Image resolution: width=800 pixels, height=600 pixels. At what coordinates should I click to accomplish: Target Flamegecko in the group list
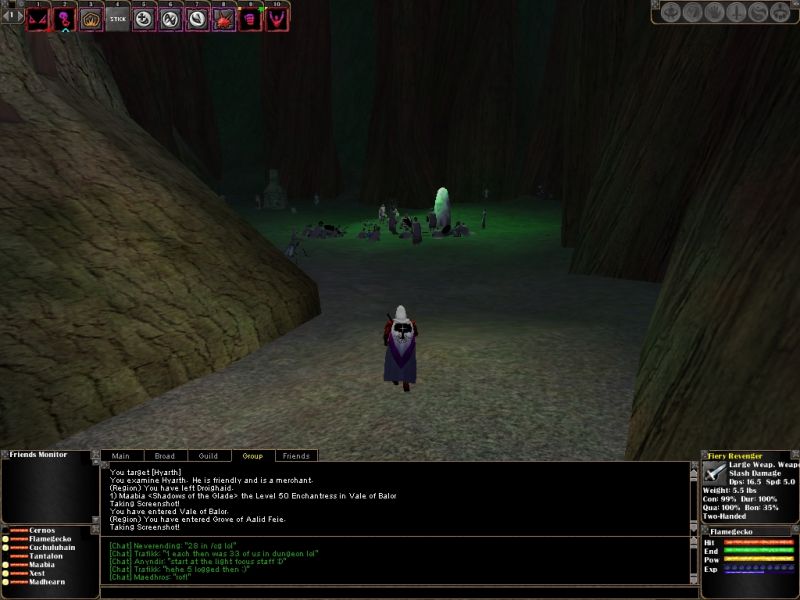pyautogui.click(x=48, y=539)
